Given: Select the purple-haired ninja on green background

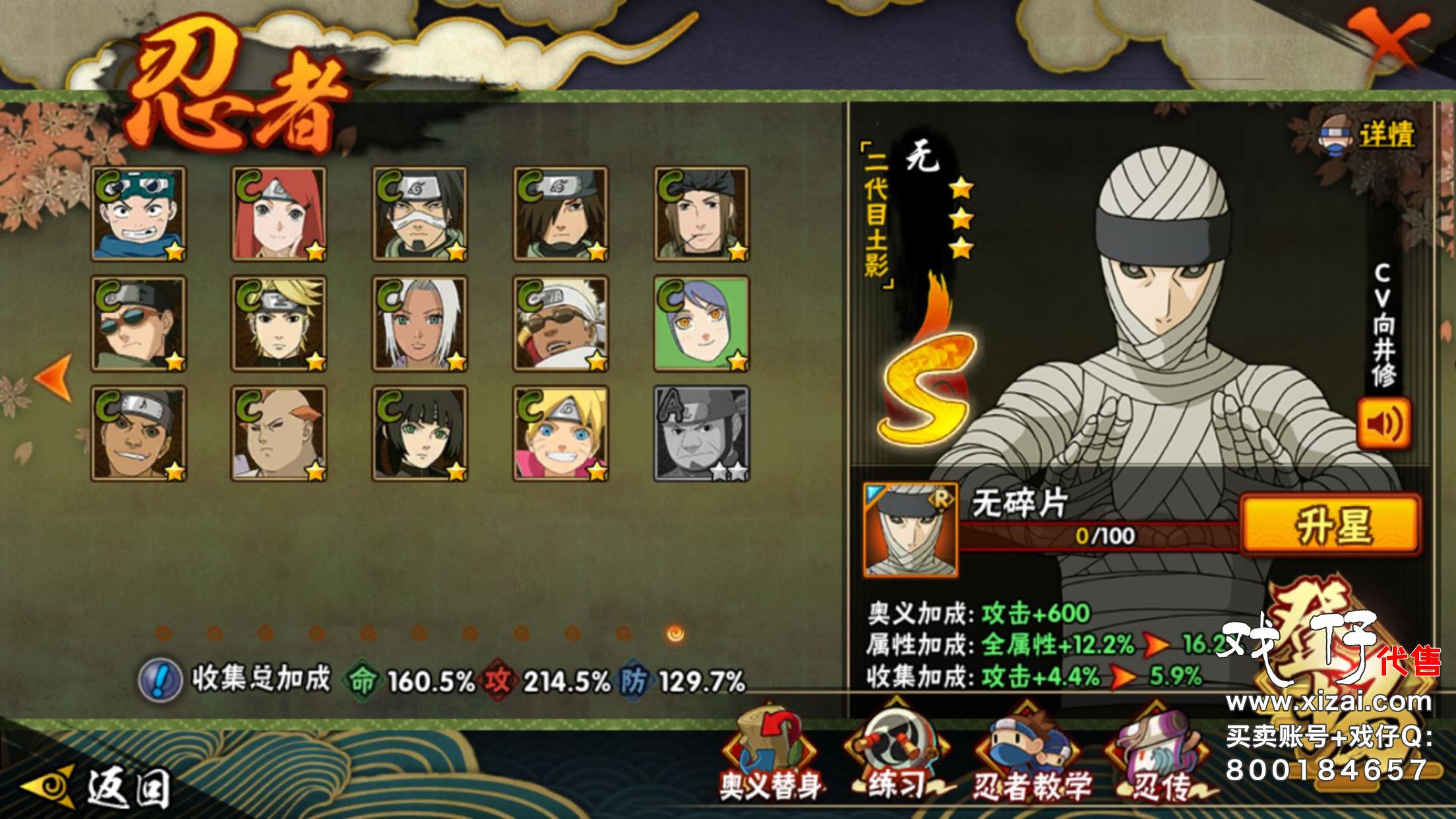Looking at the screenshot, I should [702, 324].
